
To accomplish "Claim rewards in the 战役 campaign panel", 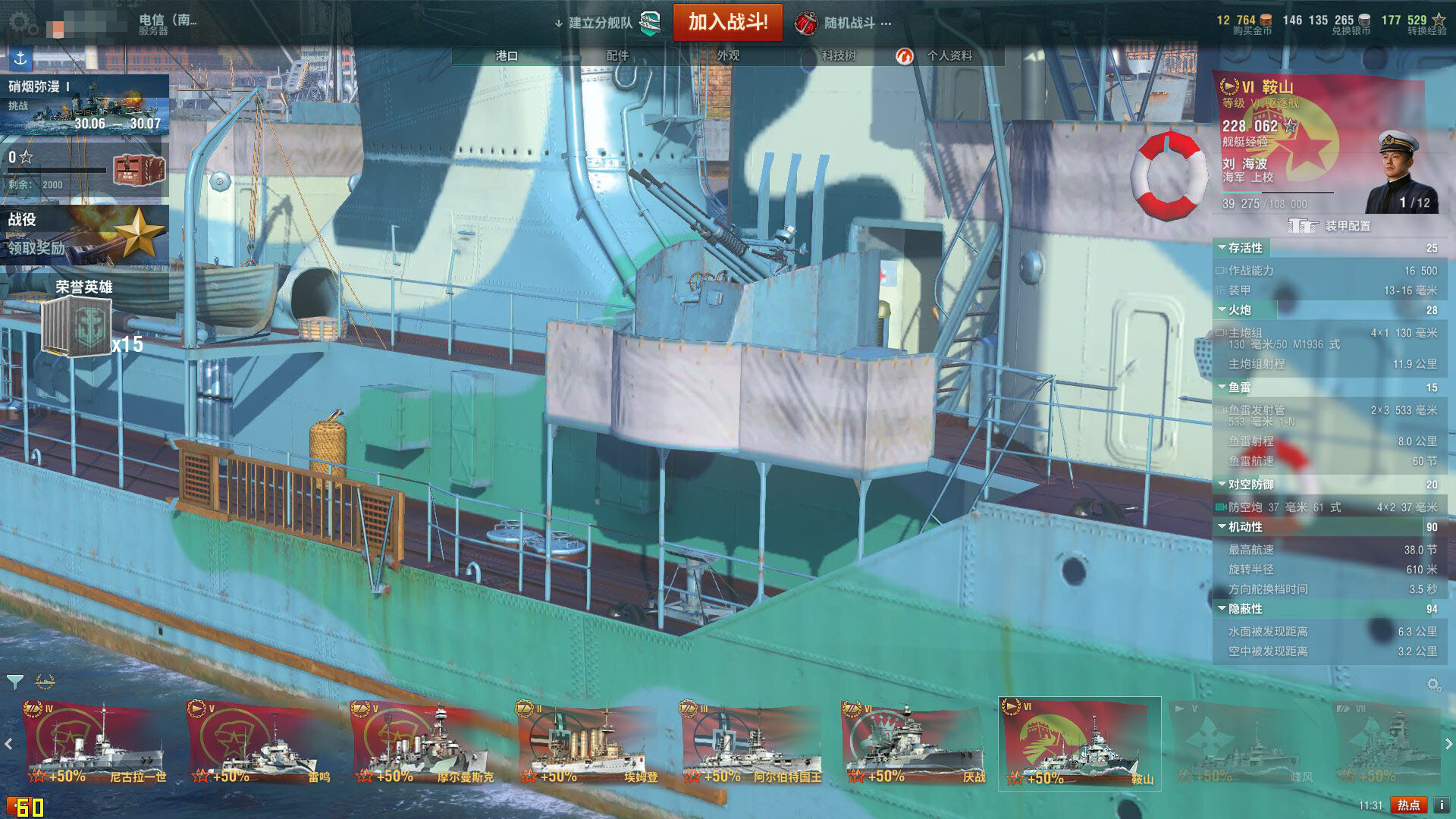I will pos(84,235).
